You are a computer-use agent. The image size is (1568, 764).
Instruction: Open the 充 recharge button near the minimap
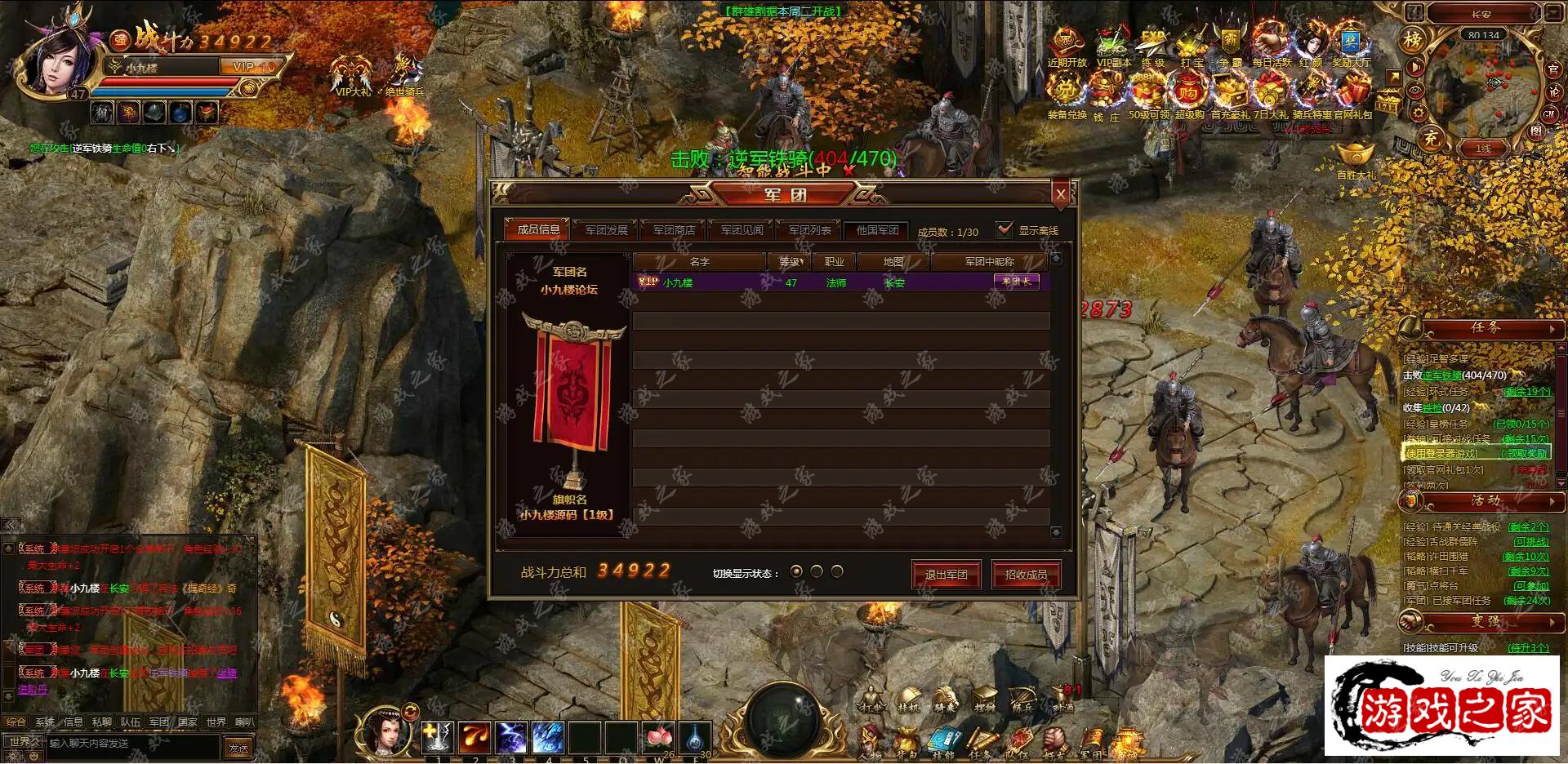[1431, 139]
